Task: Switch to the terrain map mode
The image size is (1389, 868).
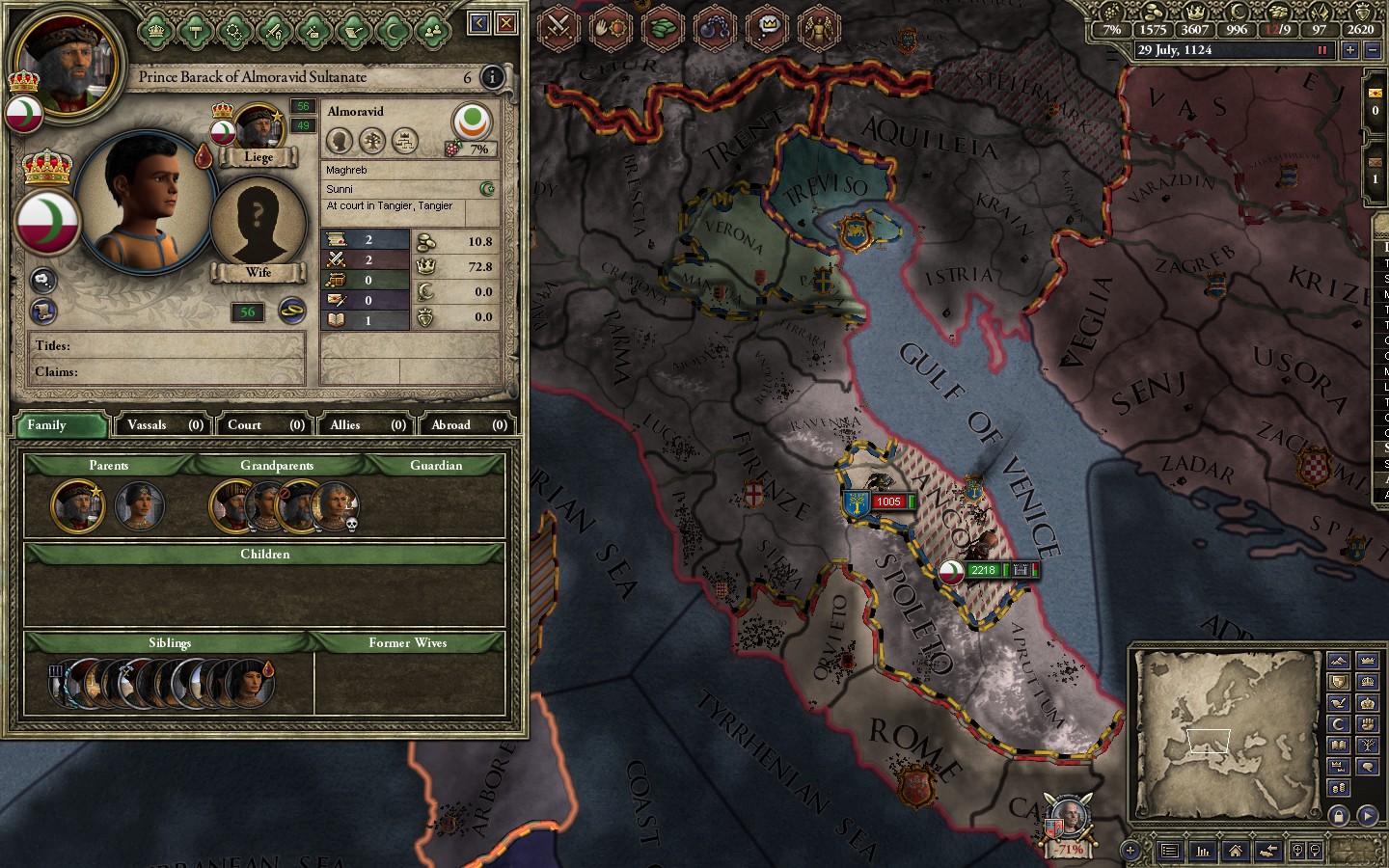Action: tap(1338, 661)
